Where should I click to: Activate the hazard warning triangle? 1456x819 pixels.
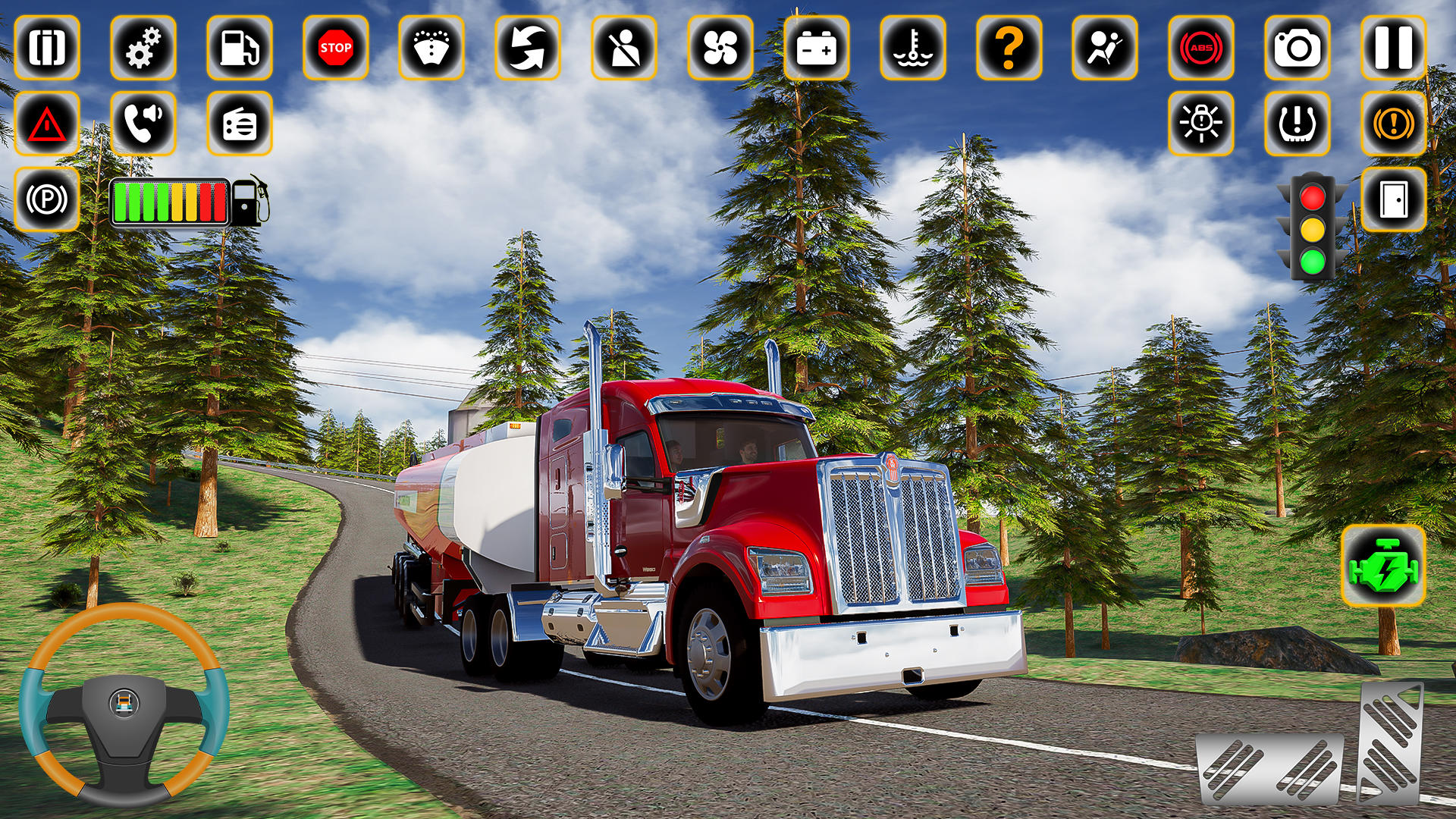[x=47, y=124]
